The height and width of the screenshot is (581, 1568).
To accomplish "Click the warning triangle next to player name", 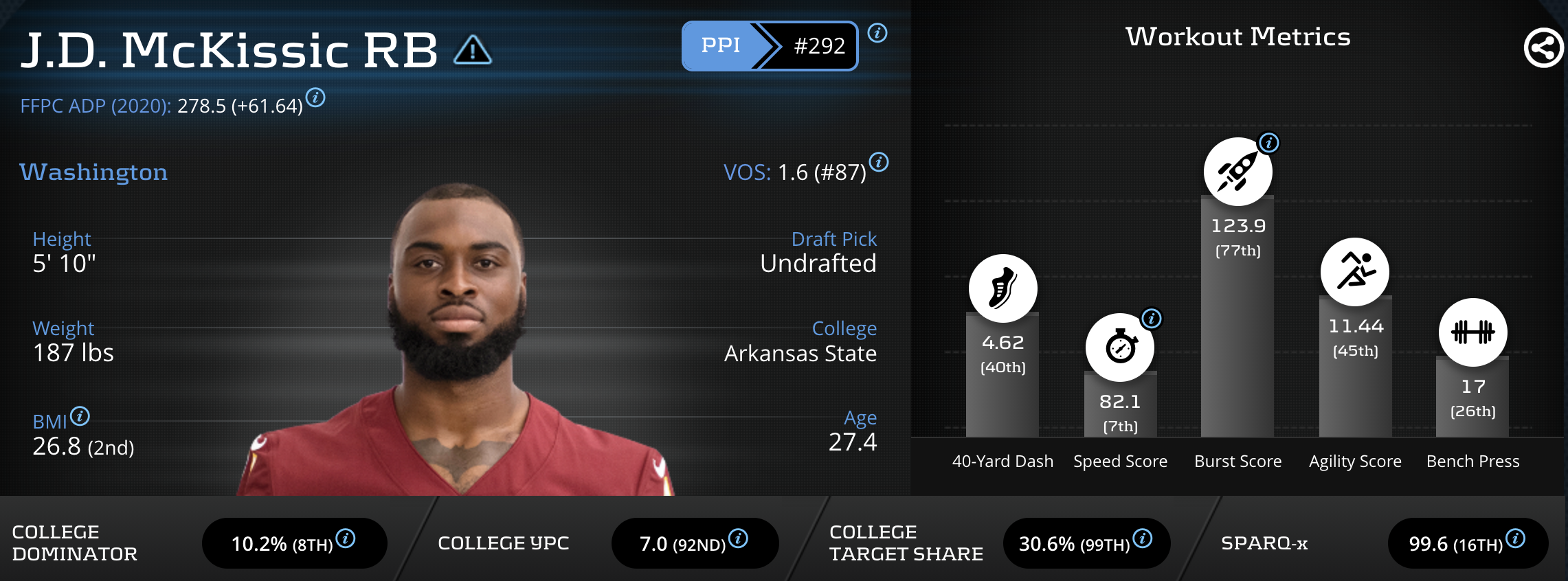I will tap(473, 50).
